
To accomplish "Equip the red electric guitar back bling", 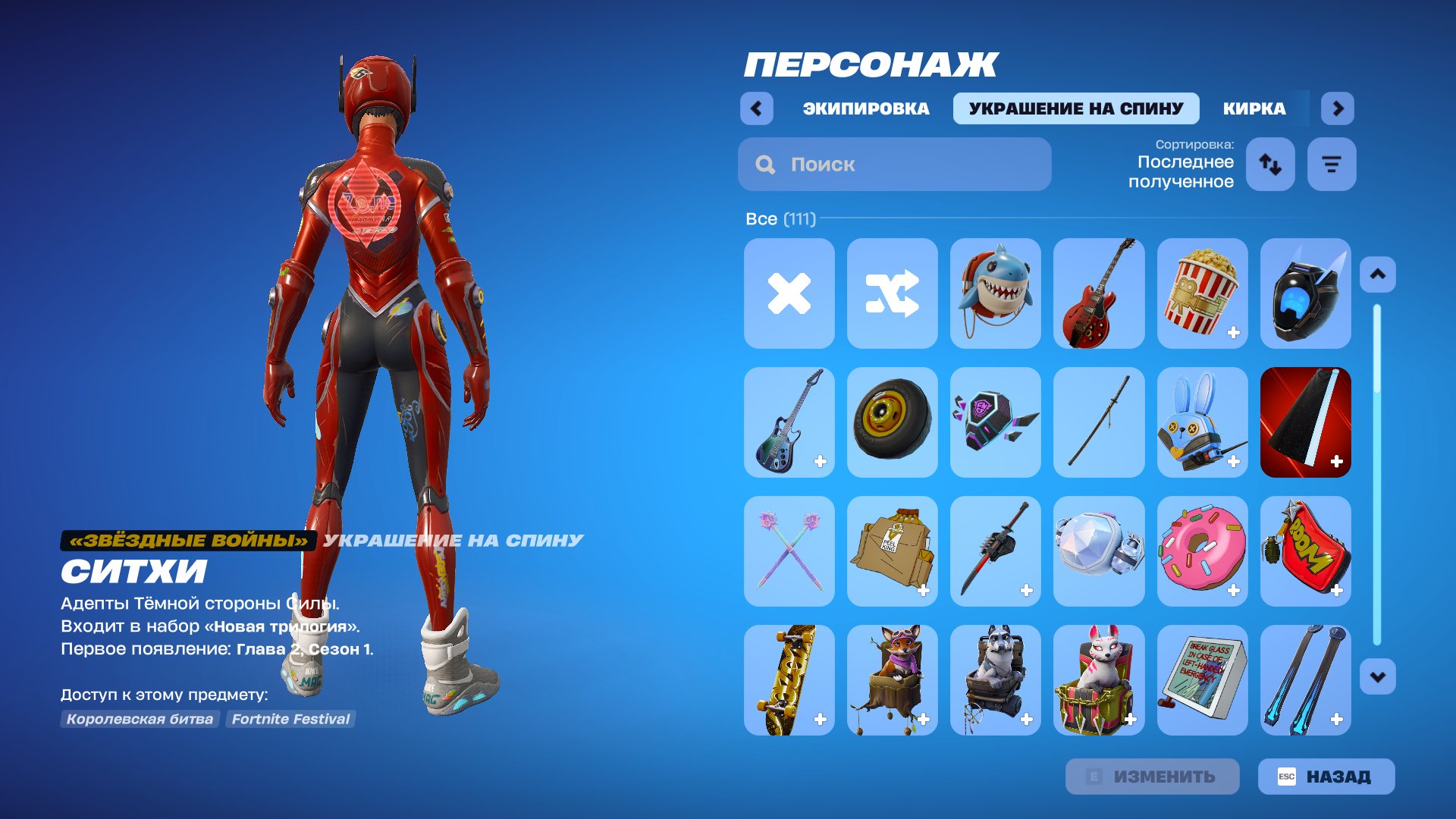I will [x=1099, y=293].
